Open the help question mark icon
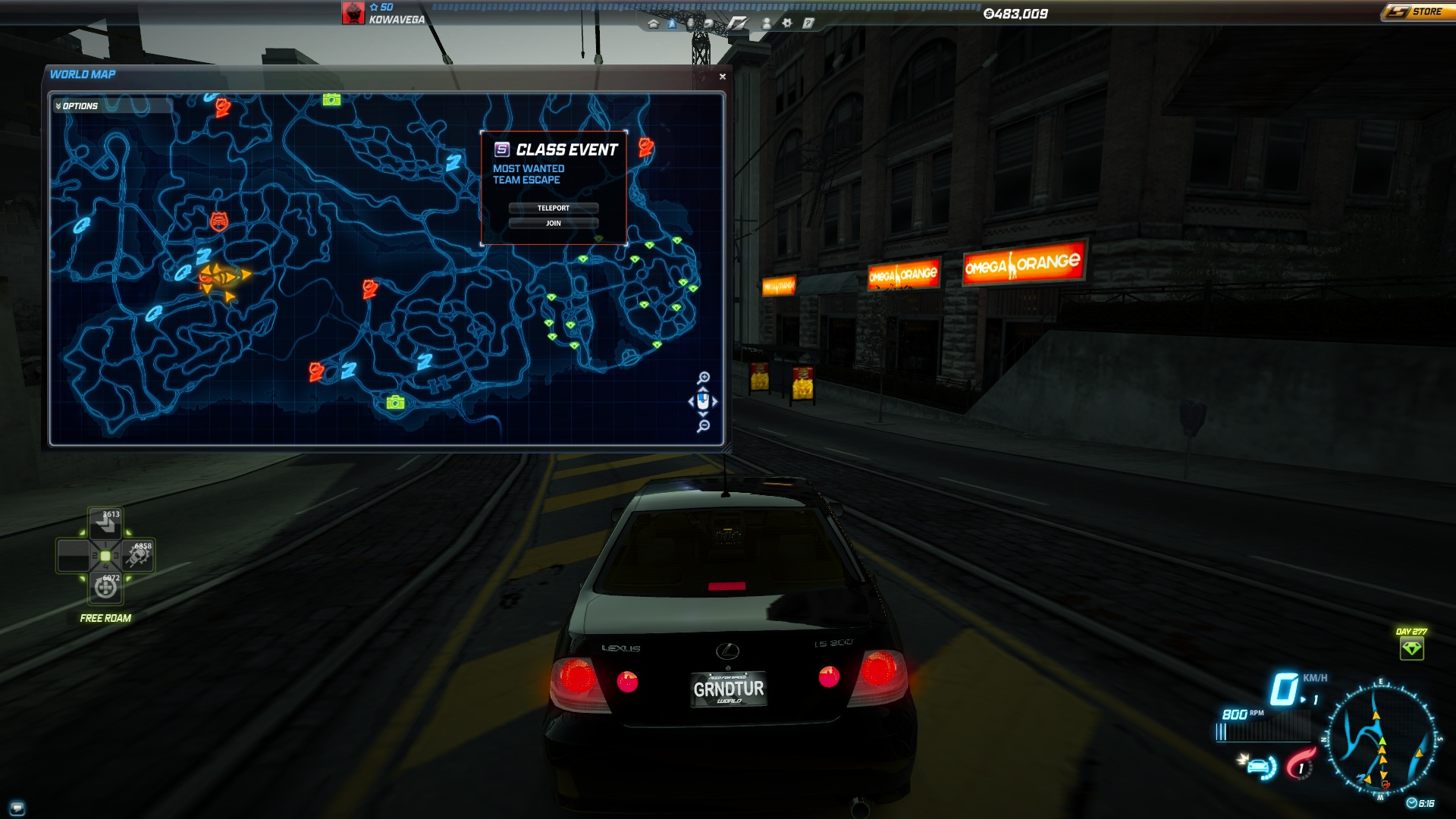Screen dimensions: 1456x819 click(808, 24)
